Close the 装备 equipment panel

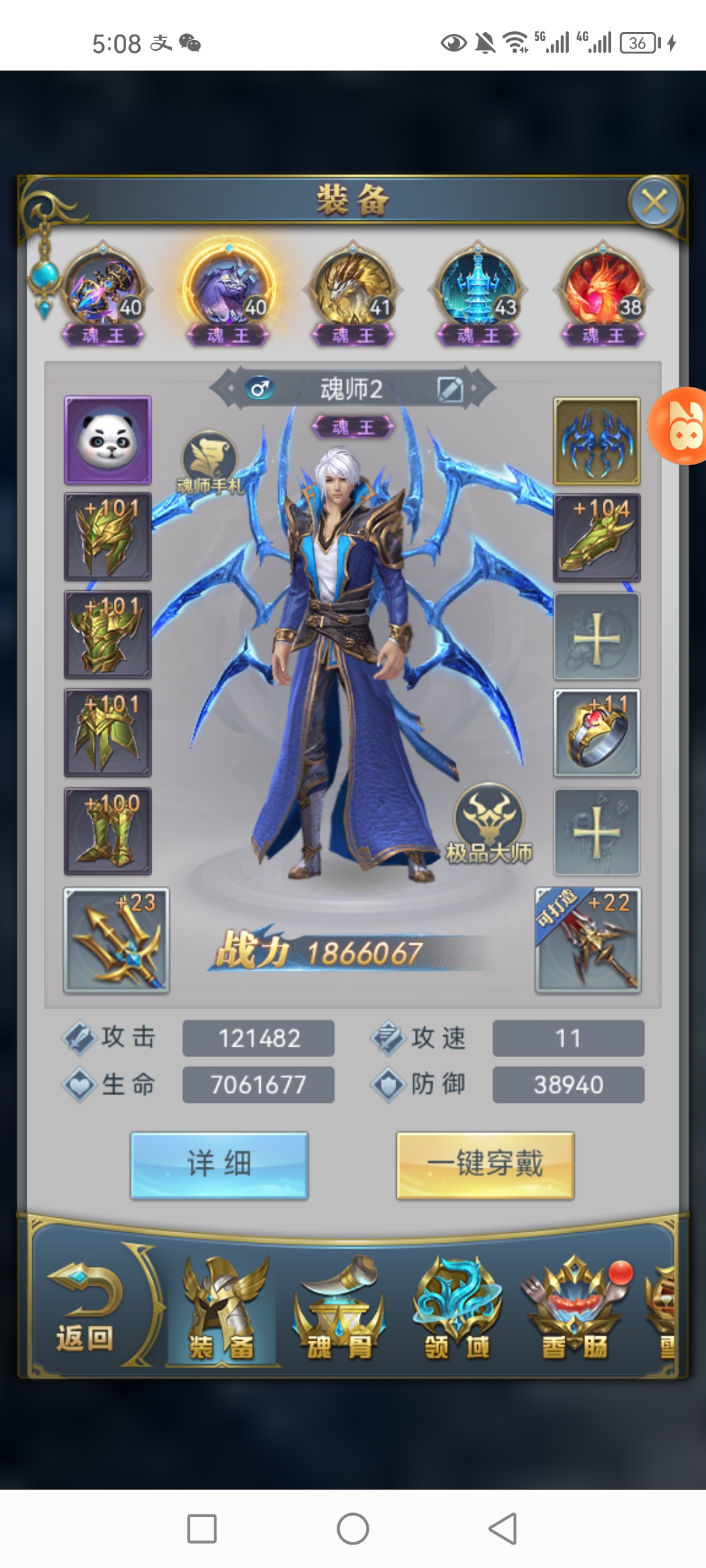pyautogui.click(x=654, y=203)
